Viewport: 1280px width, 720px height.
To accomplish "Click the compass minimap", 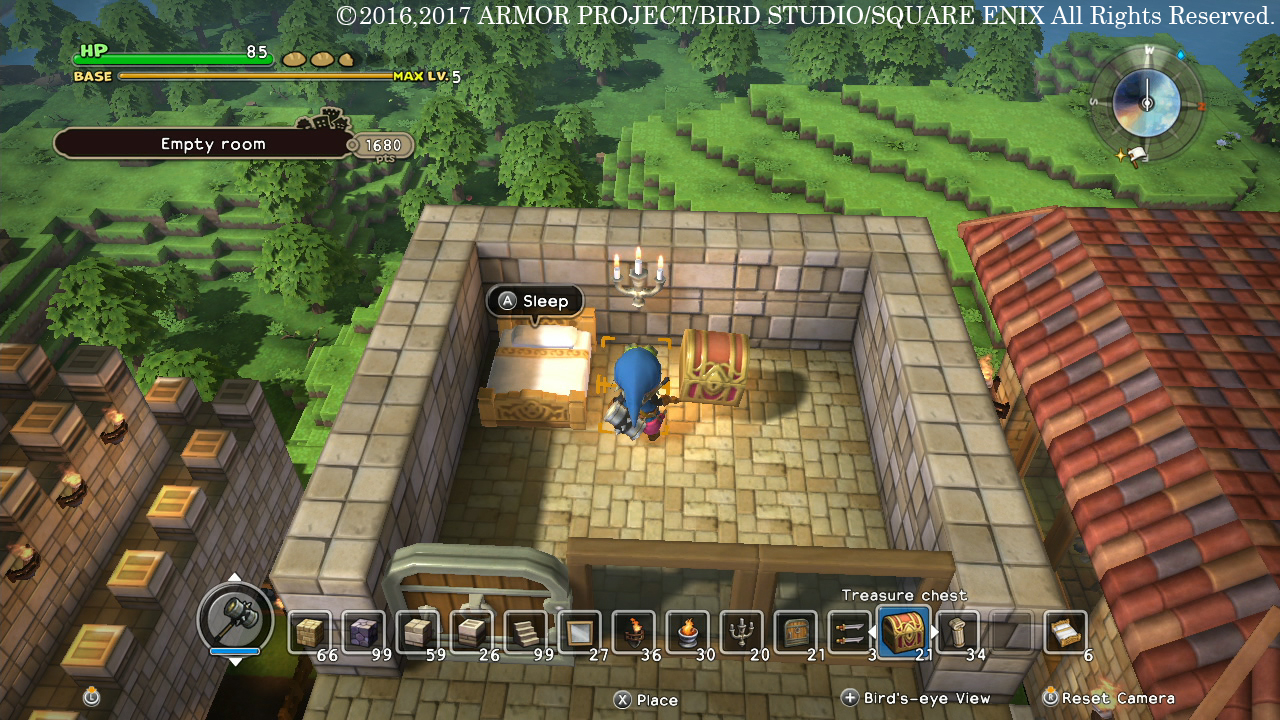I will (x=1147, y=103).
